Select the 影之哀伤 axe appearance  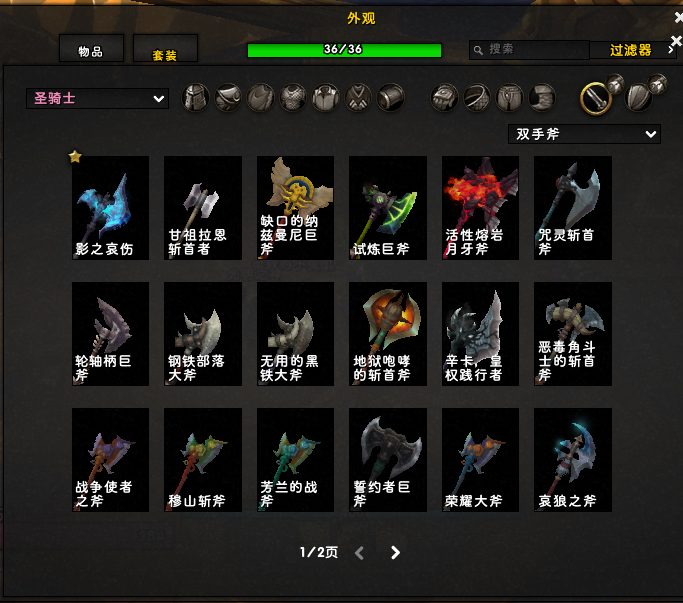pyautogui.click(x=110, y=207)
